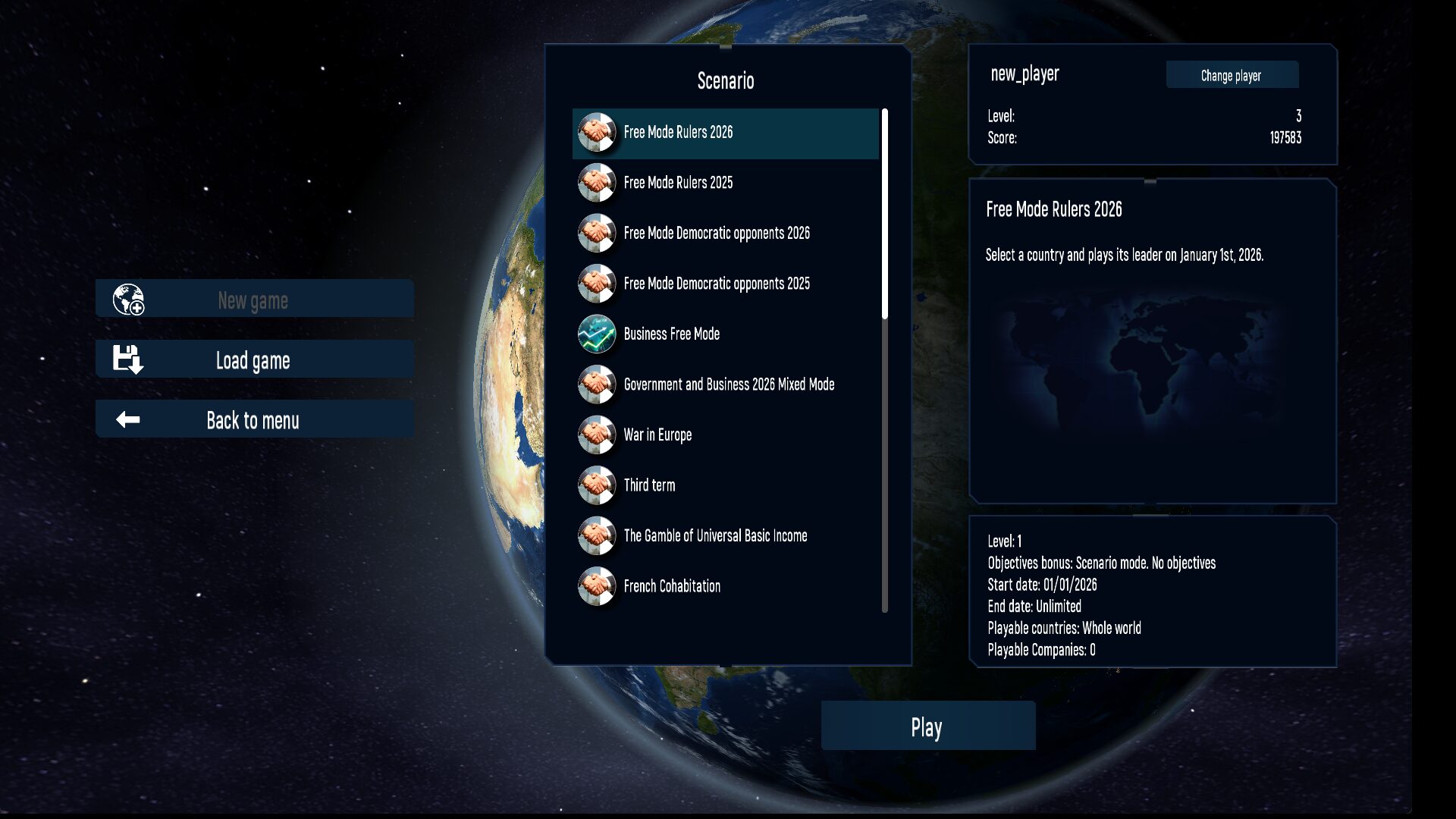
Task: Choose The Gamble of Universal Basic Income
Action: coord(714,536)
